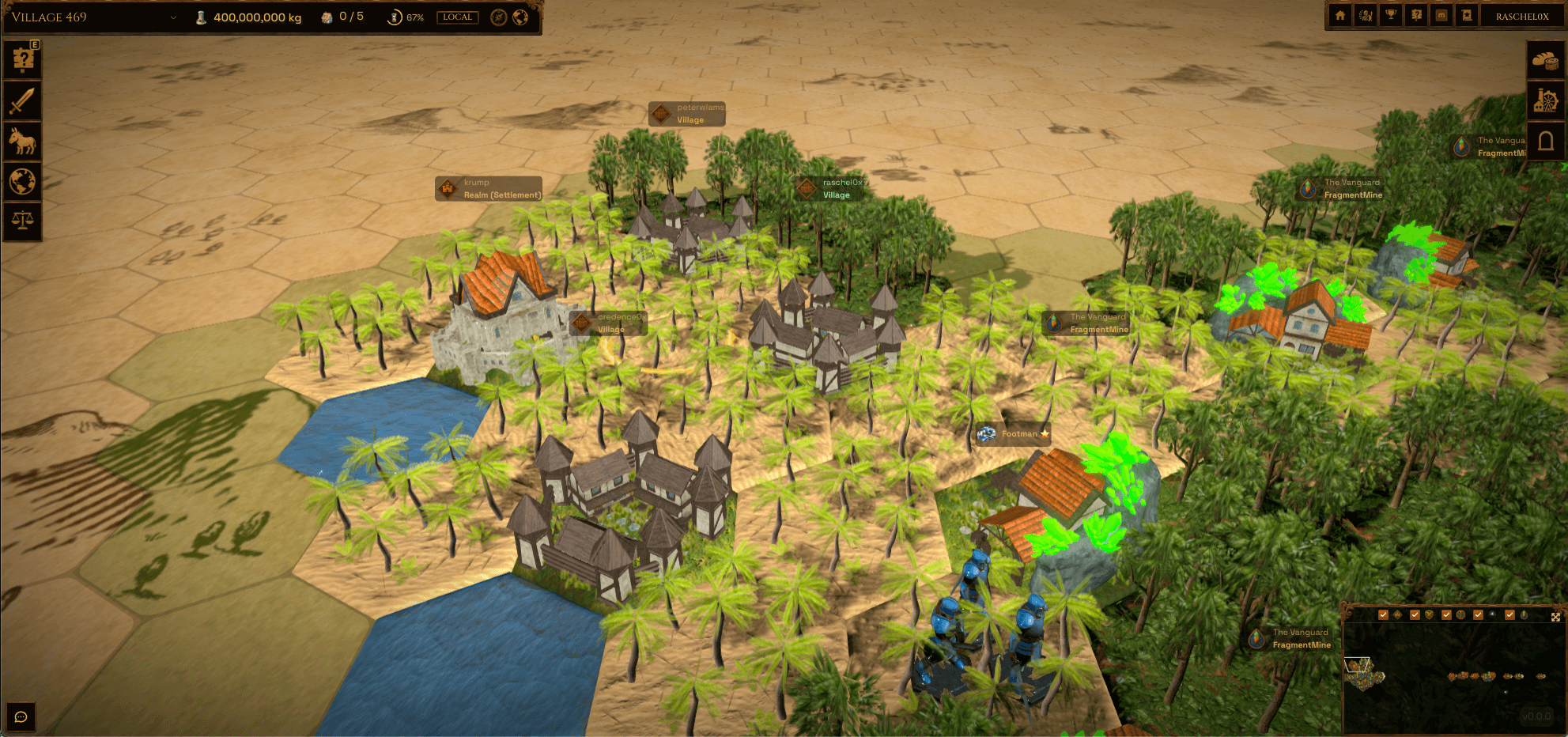The height and width of the screenshot is (737, 1568).
Task: Click the LOCAL mode button in top bar
Action: click(x=457, y=17)
